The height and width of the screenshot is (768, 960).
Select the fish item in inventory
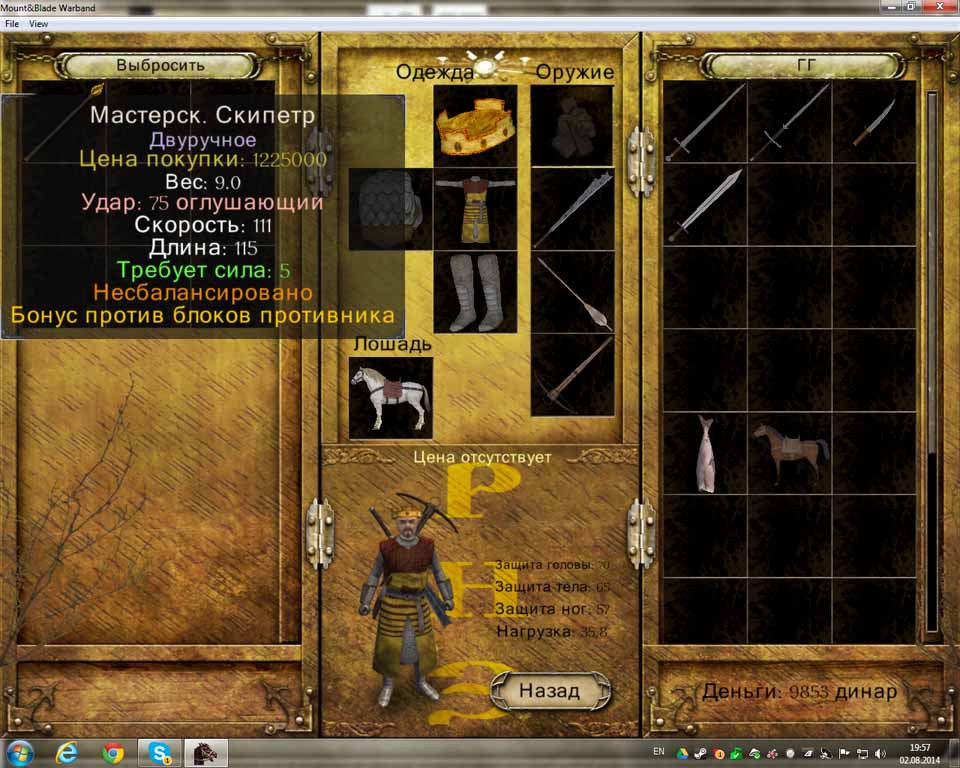[705, 453]
